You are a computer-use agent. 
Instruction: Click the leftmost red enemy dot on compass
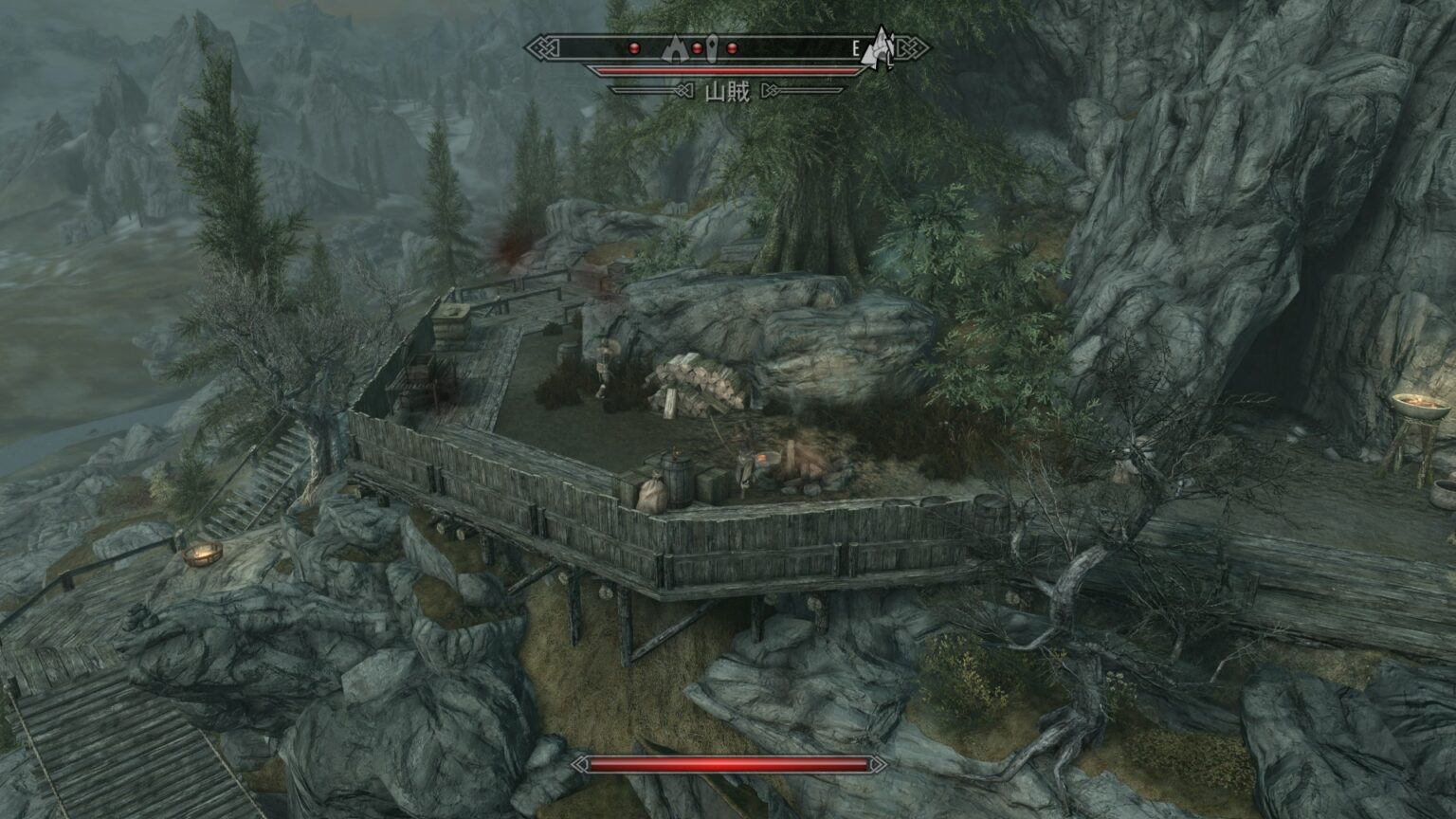(634, 47)
